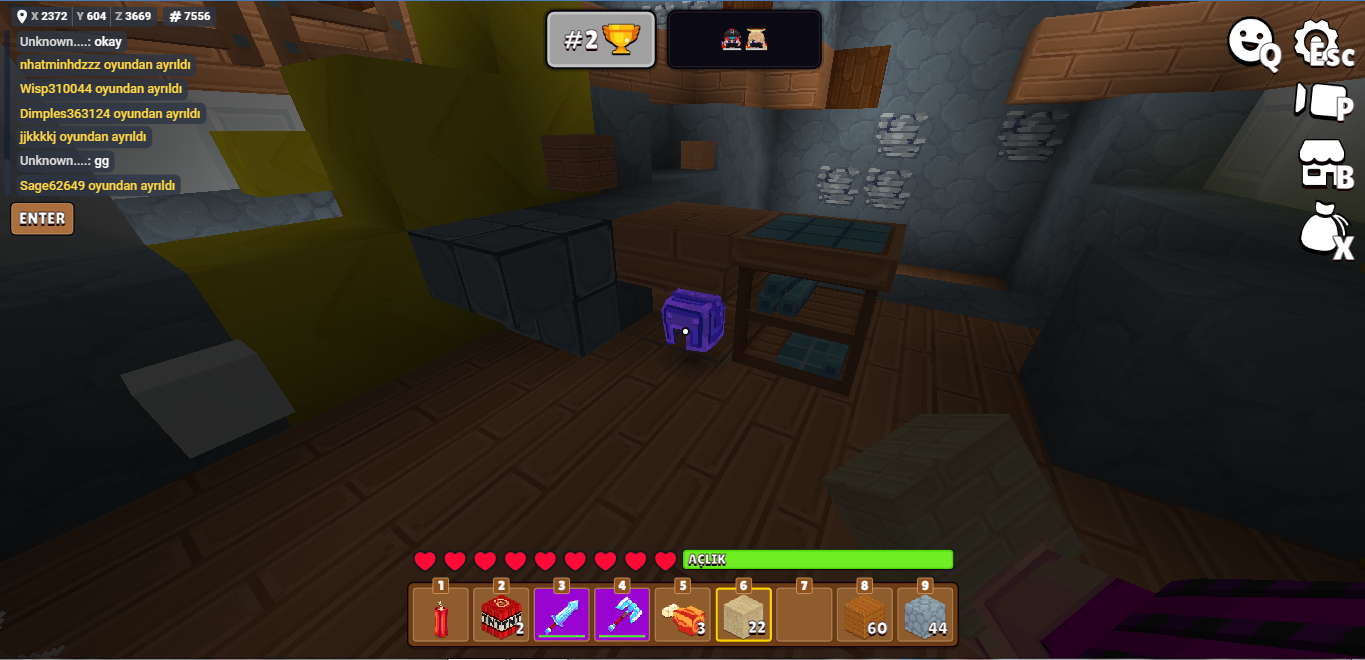
Task: Select the empty hotbar slot 7
Action: pyautogui.click(x=804, y=615)
